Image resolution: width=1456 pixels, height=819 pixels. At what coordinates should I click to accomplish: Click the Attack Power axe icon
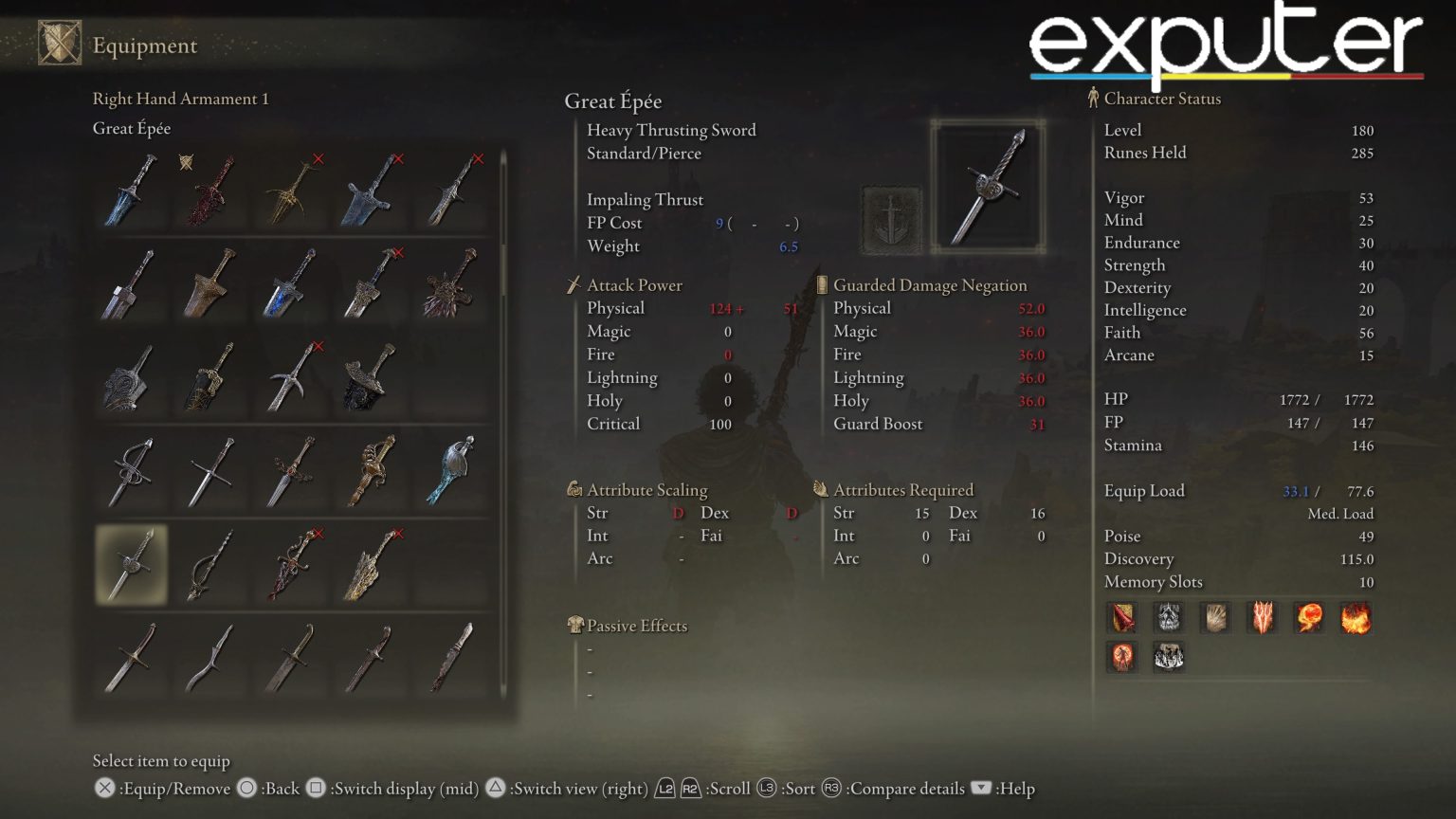(x=573, y=284)
